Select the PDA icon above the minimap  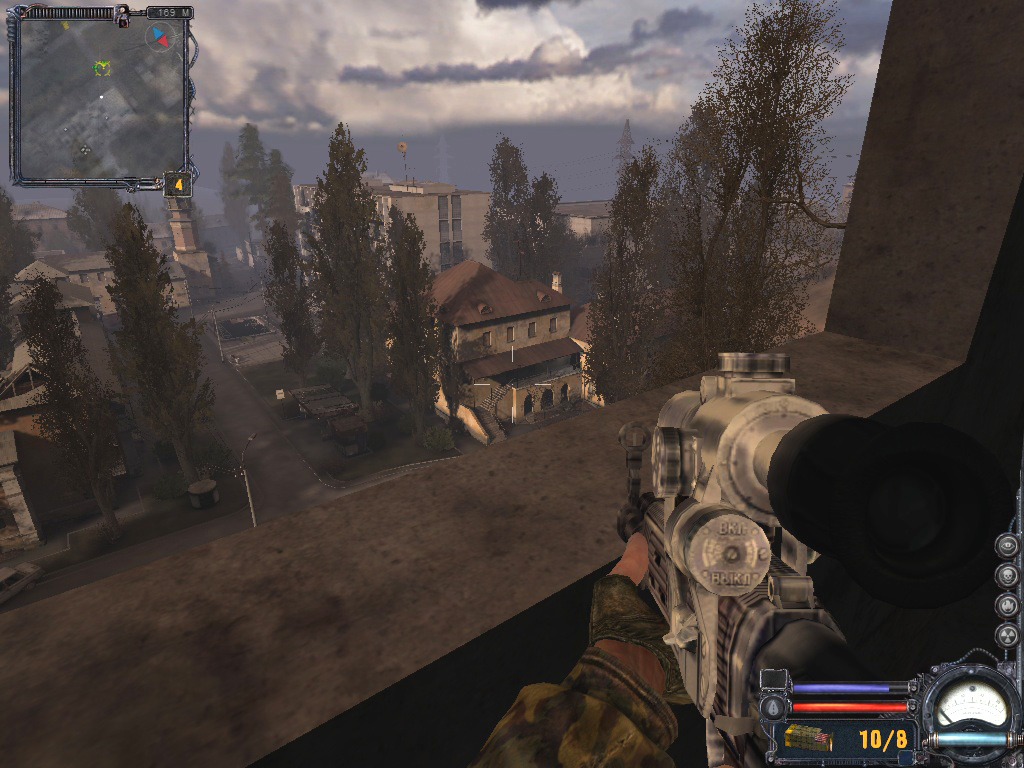pos(122,14)
